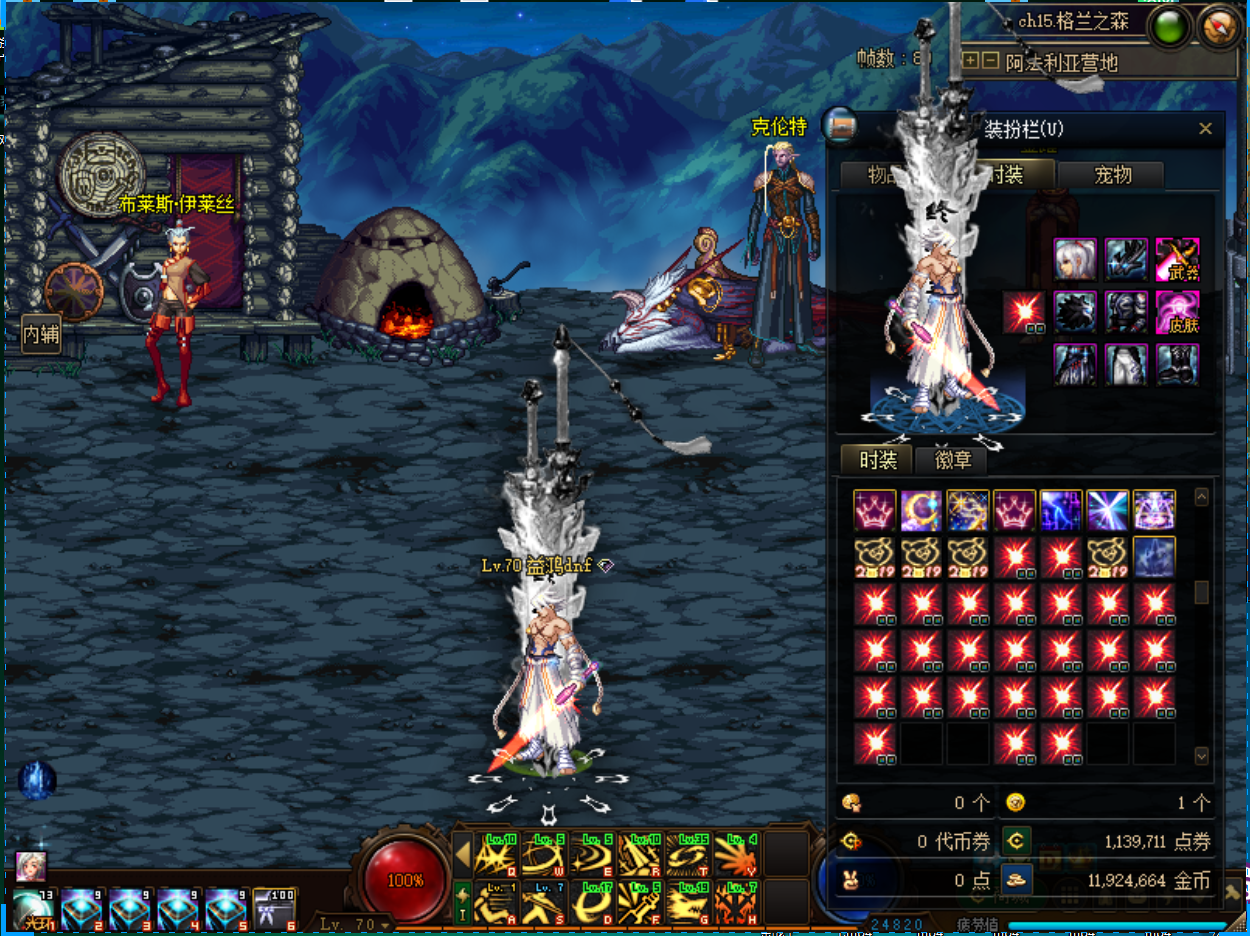This screenshot has height=936, width=1250.
Task: Click the 内辅 button on the left
Action: (x=41, y=335)
